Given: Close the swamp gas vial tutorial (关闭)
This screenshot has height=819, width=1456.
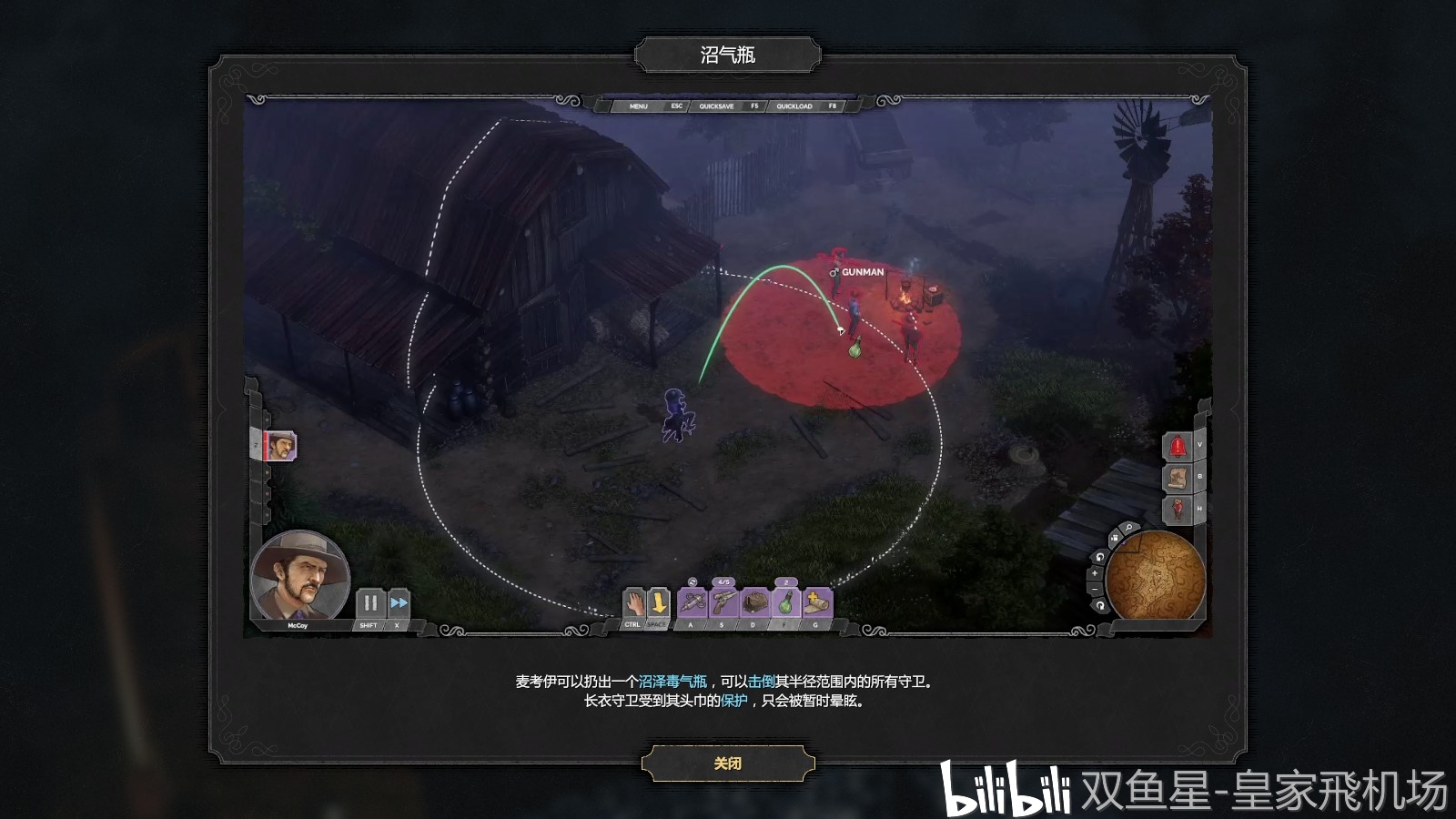Looking at the screenshot, I should (727, 763).
